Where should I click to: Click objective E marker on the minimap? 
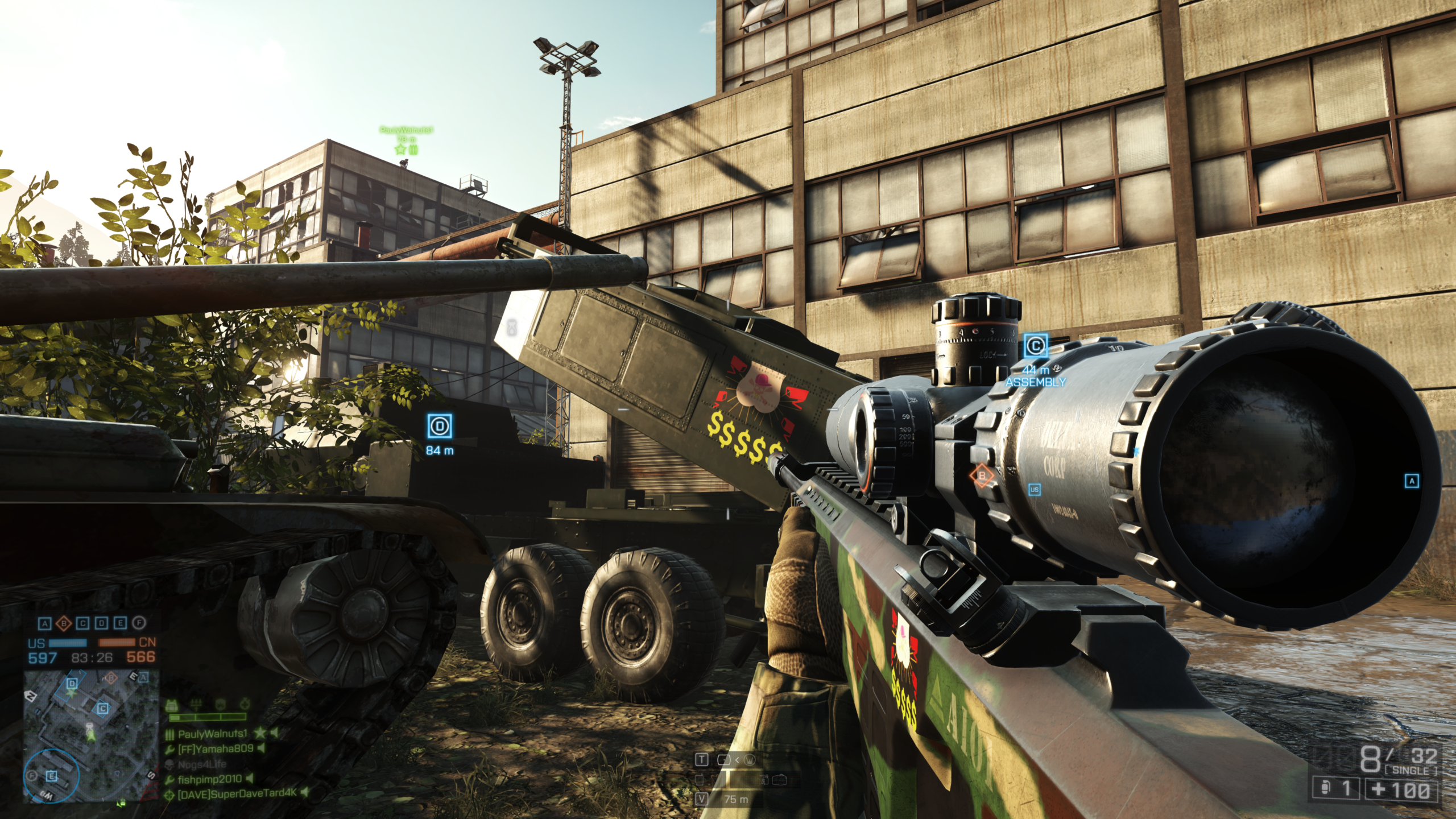(x=51, y=776)
